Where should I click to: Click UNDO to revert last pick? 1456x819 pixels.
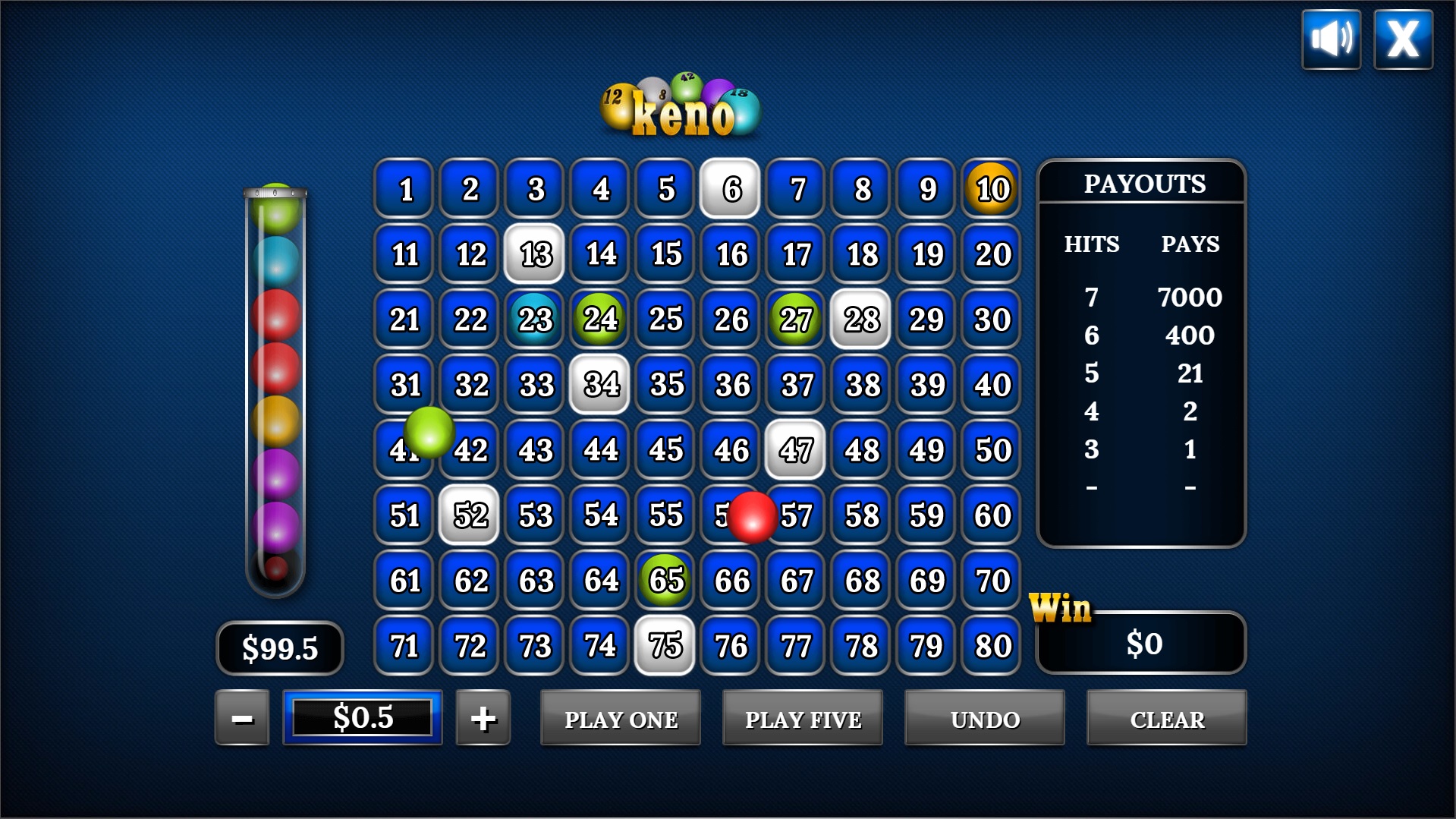[983, 717]
